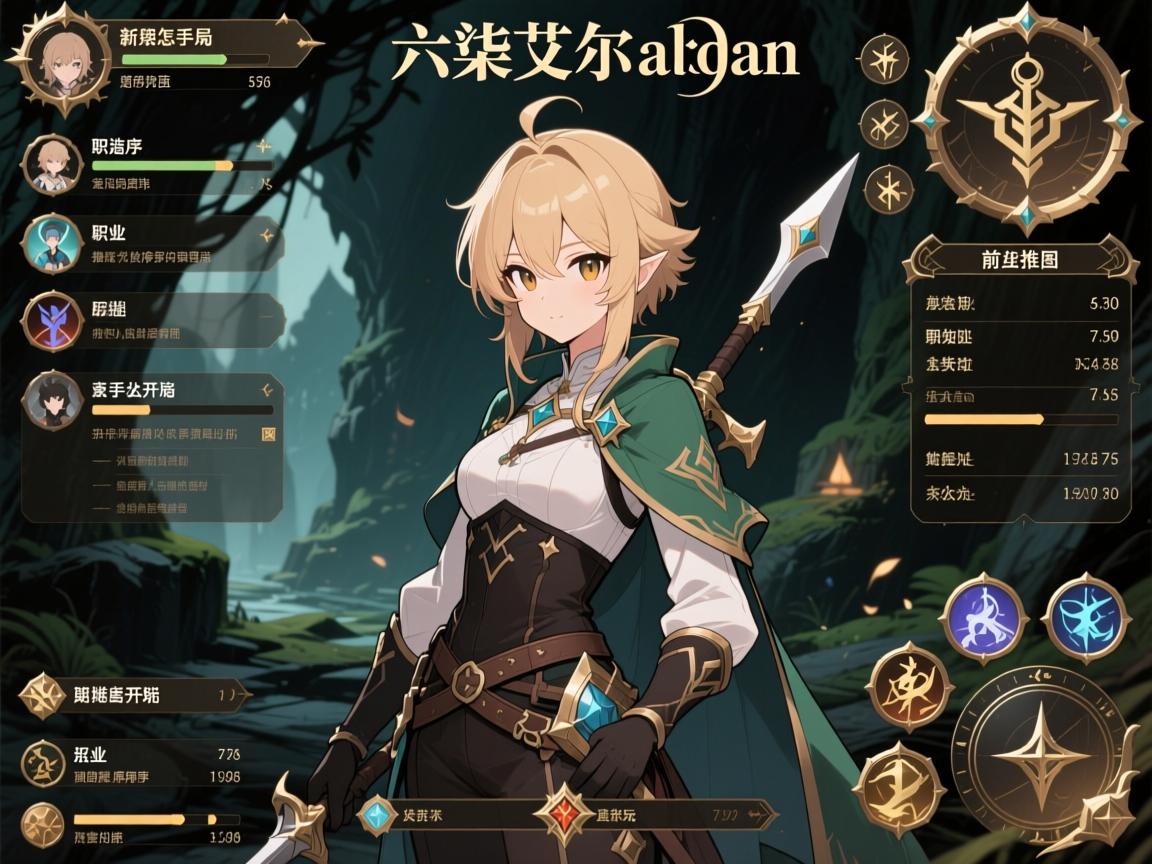Open the purple glyph emblem entry

[x=51, y=320]
